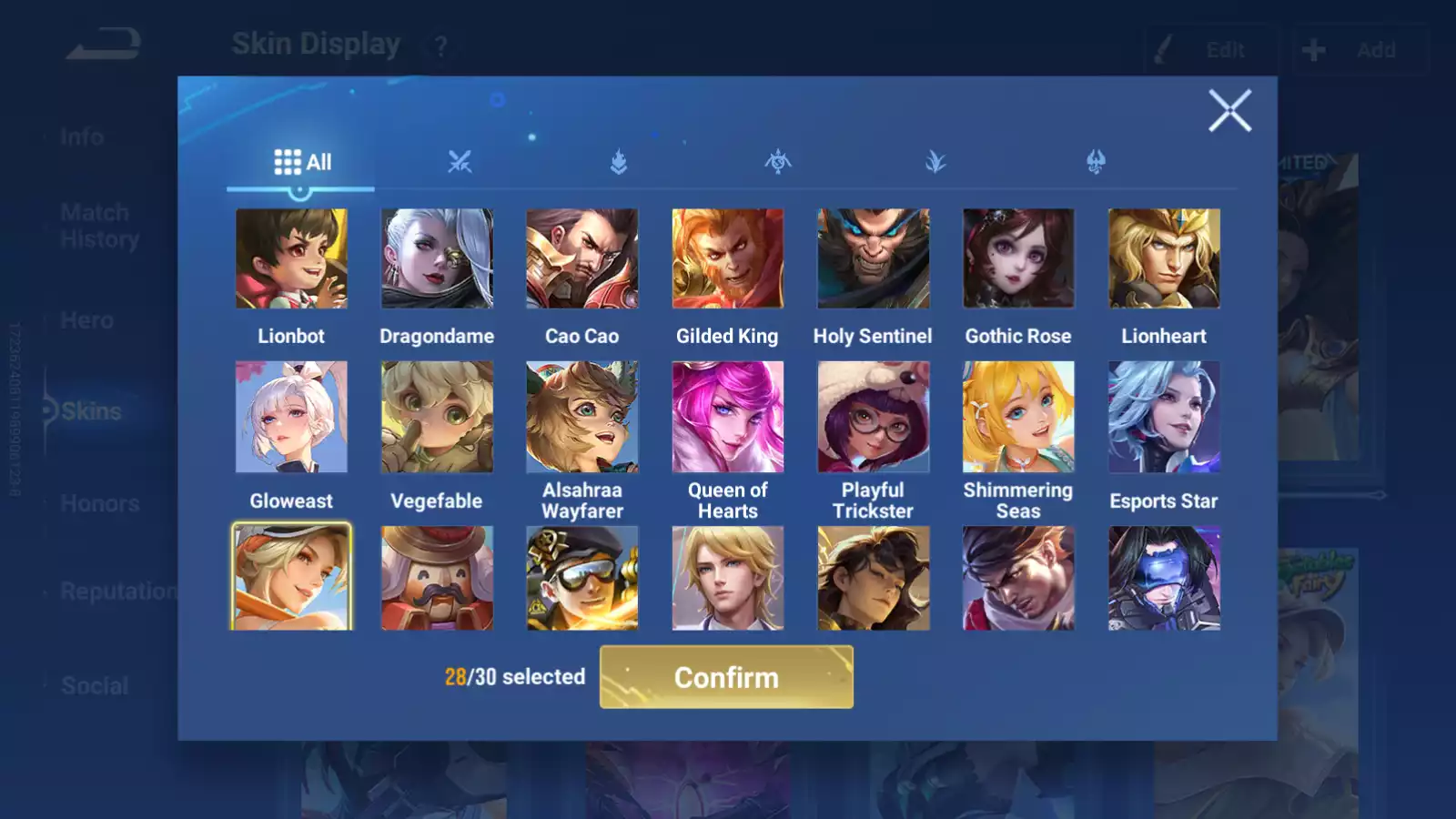Select the highlighted blonde girl with hat skin
Screen dimensions: 1456x819
[291, 577]
